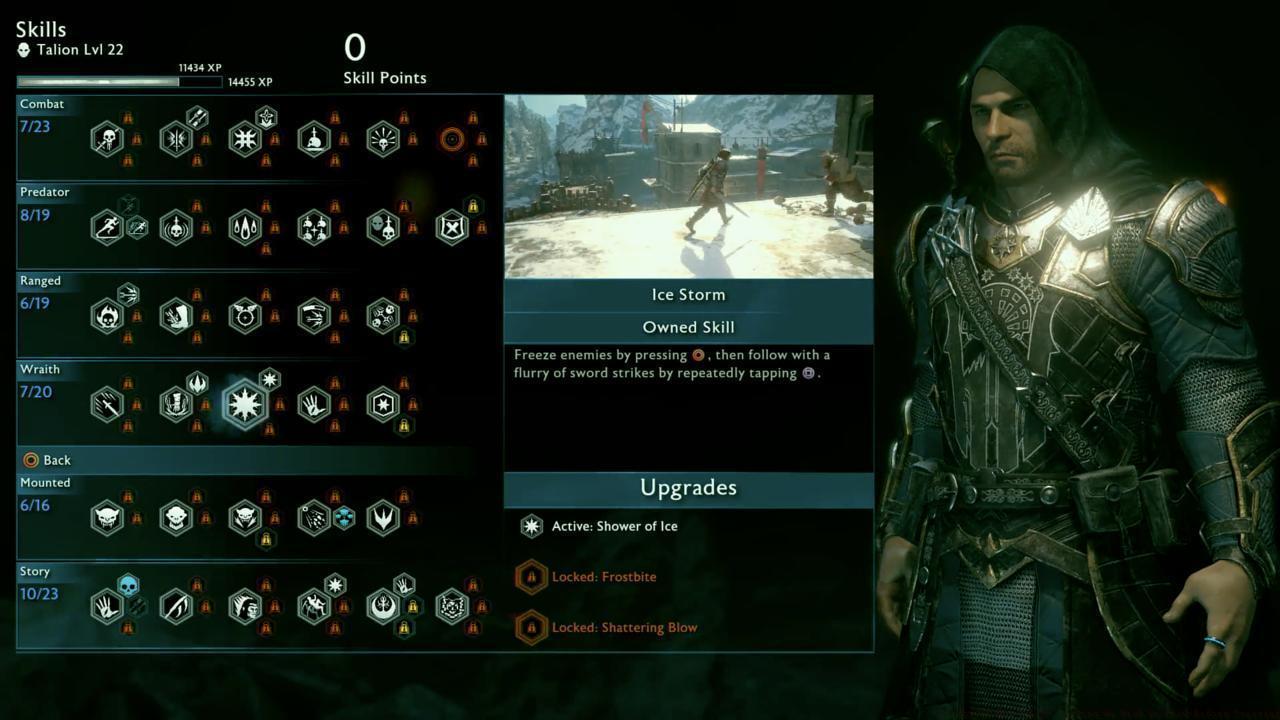This screenshot has width=1280, height=720.
Task: Select the blue skull upgrade in the Story row
Action: tap(129, 588)
